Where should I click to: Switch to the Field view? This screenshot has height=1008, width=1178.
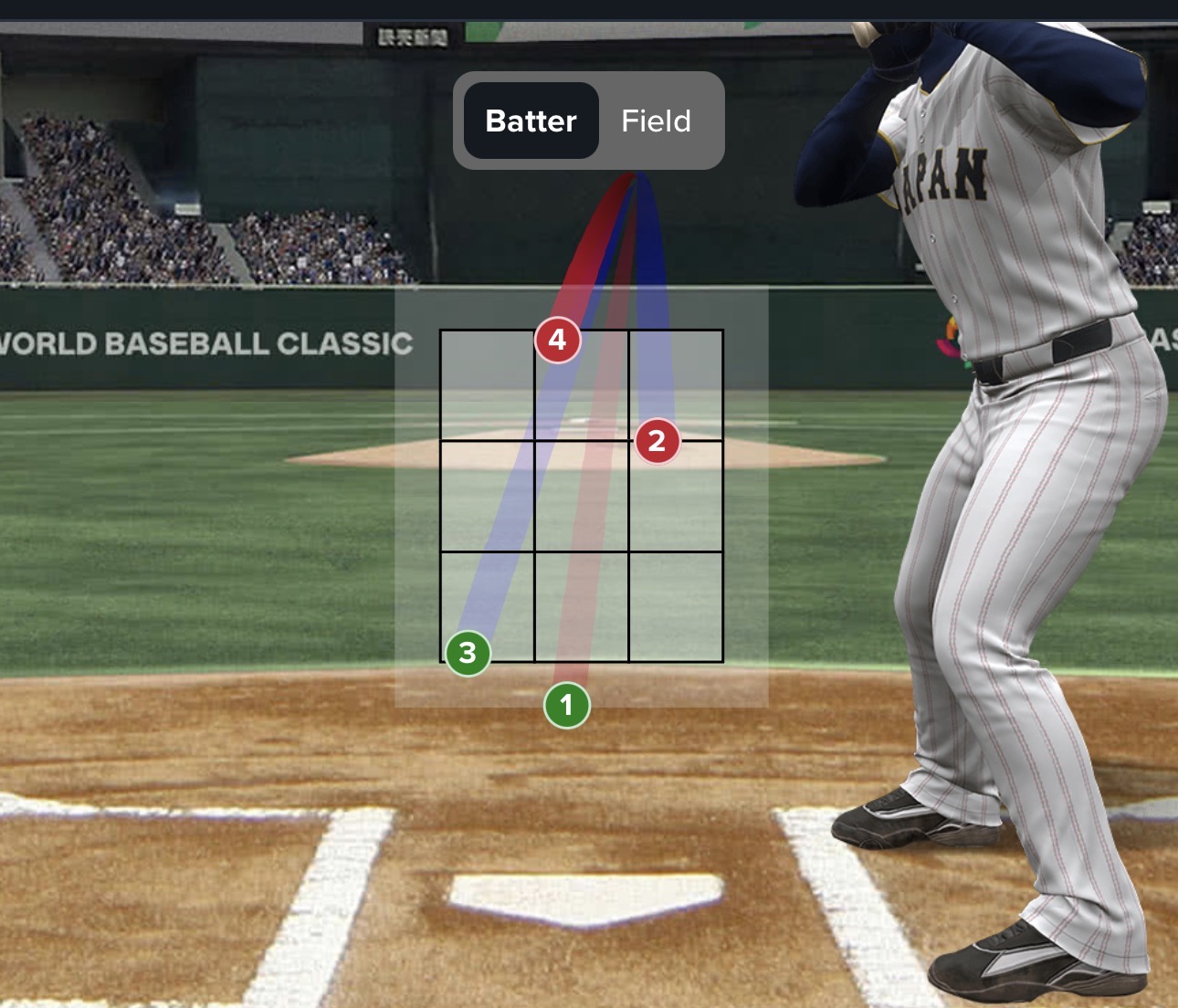[656, 121]
